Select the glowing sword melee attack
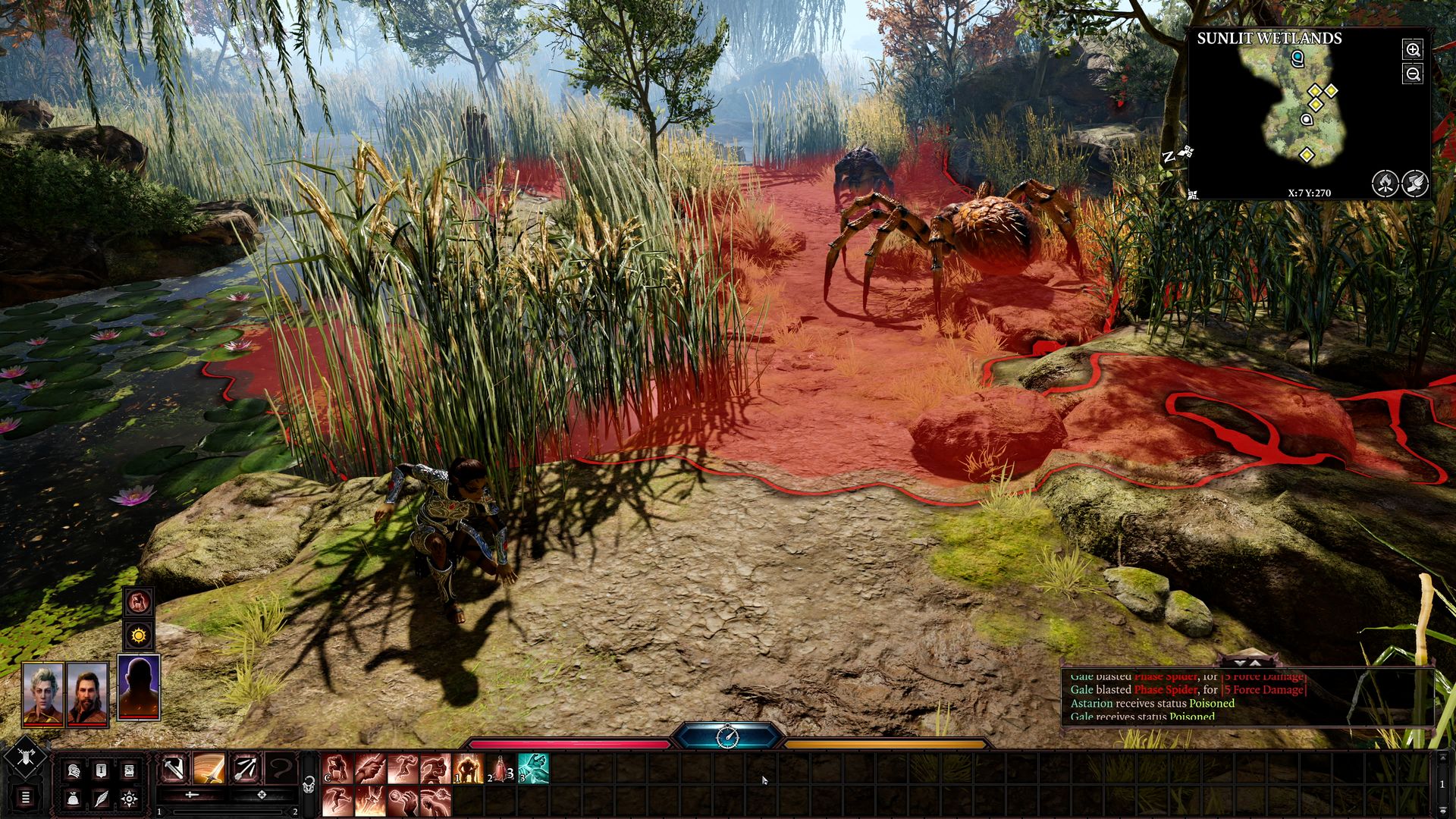Image resolution: width=1456 pixels, height=819 pixels. pyautogui.click(x=209, y=769)
